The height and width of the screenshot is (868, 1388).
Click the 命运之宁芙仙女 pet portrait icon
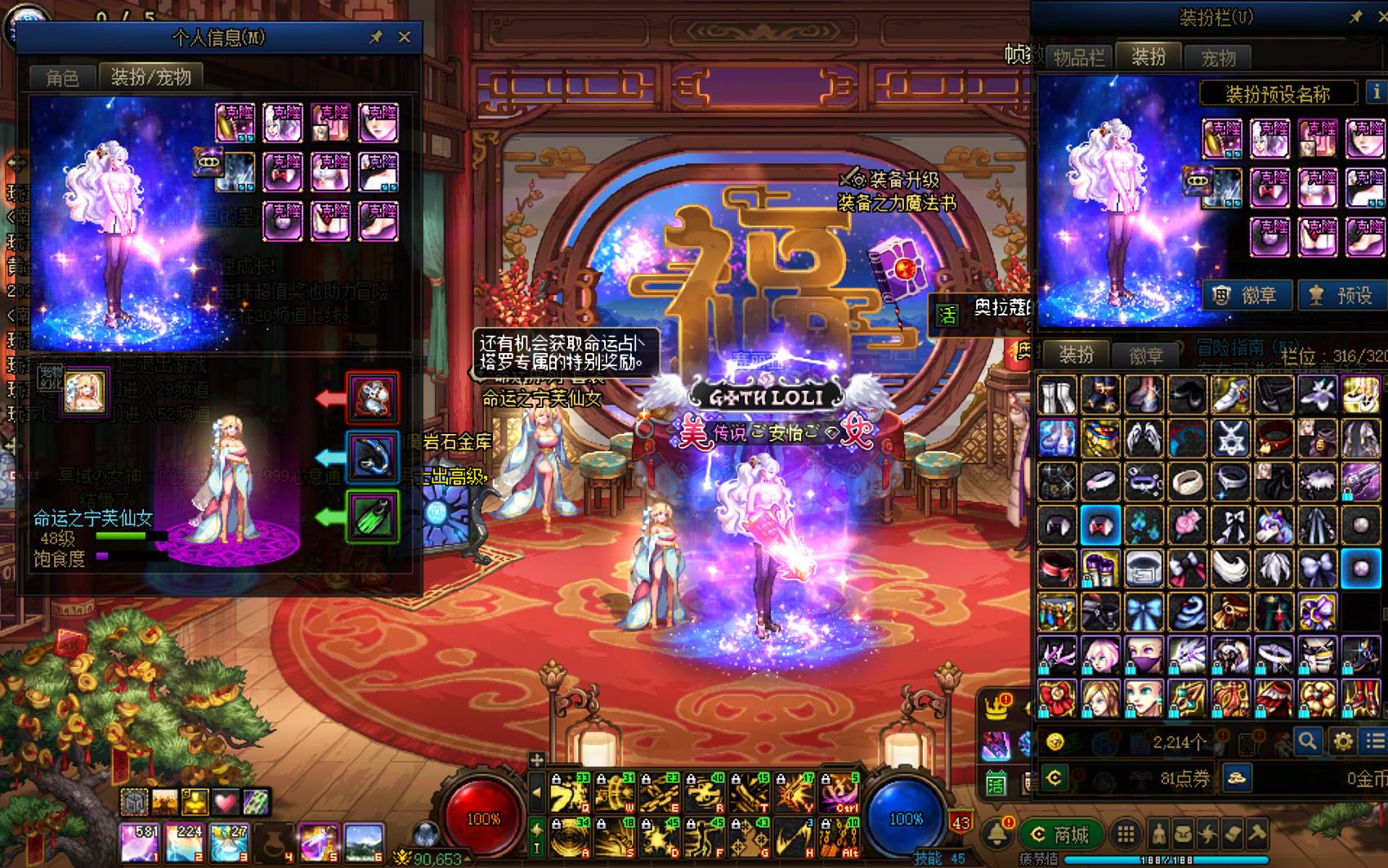point(86,391)
